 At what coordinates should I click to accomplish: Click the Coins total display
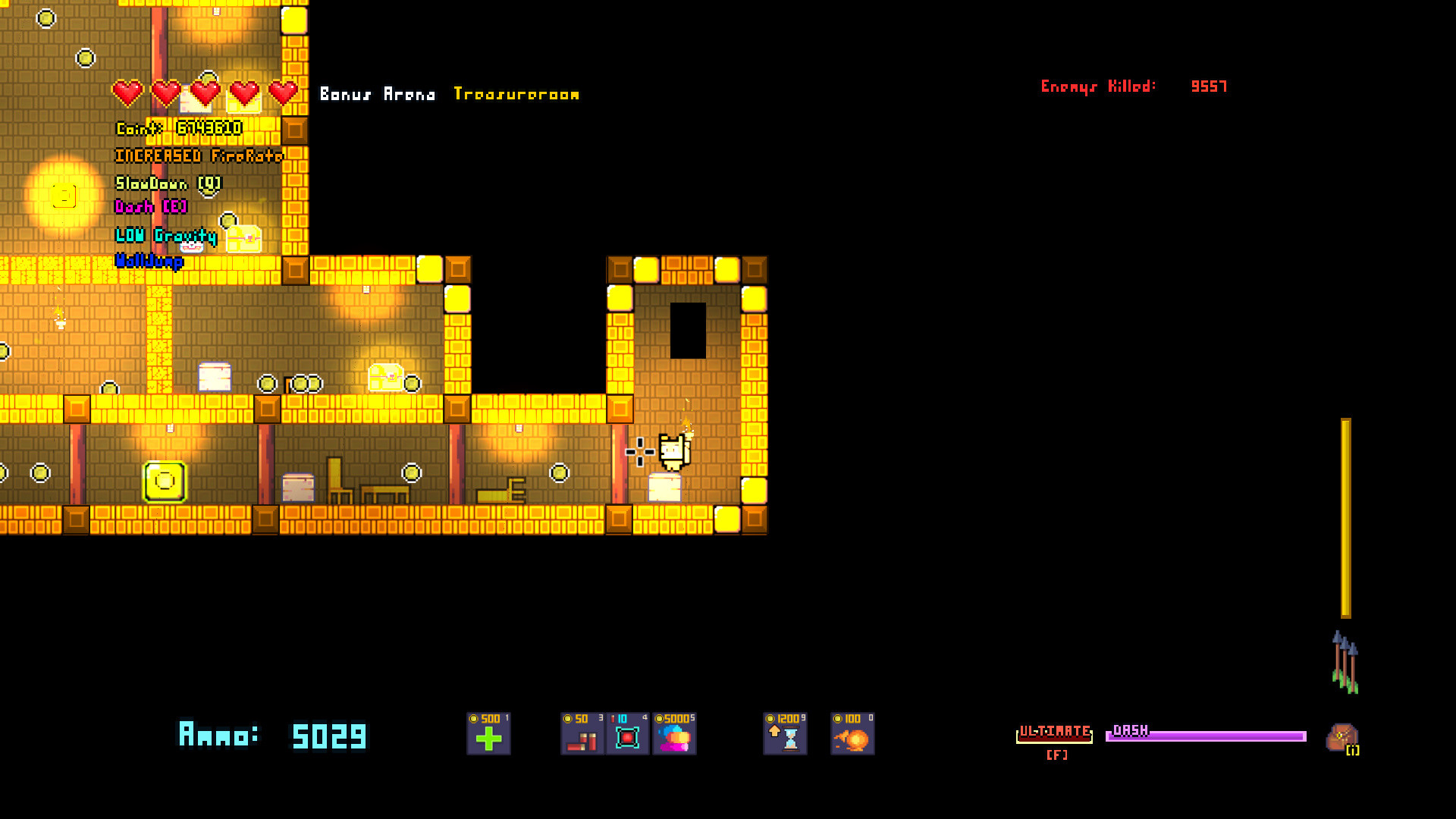pos(178,128)
